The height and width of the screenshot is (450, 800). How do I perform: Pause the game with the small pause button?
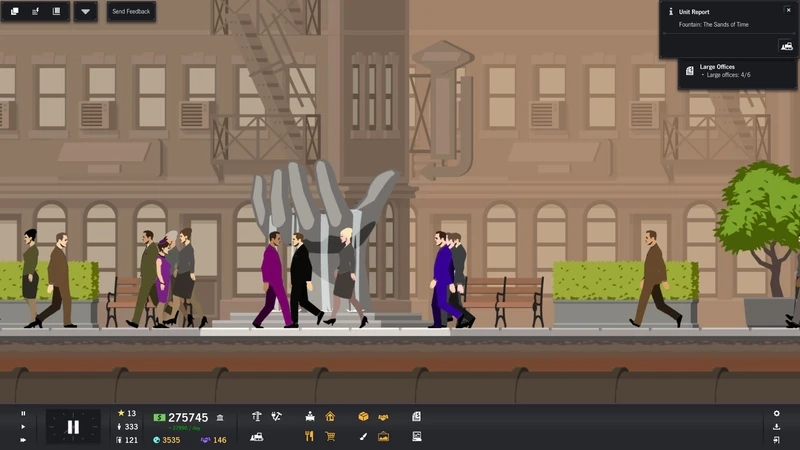click(23, 413)
